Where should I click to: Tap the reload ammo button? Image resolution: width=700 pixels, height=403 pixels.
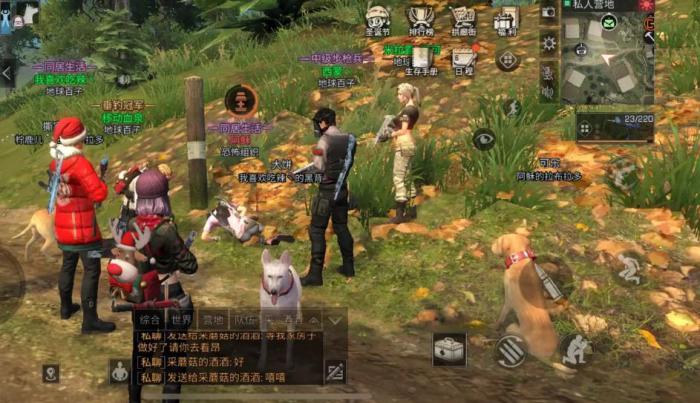tap(511, 350)
